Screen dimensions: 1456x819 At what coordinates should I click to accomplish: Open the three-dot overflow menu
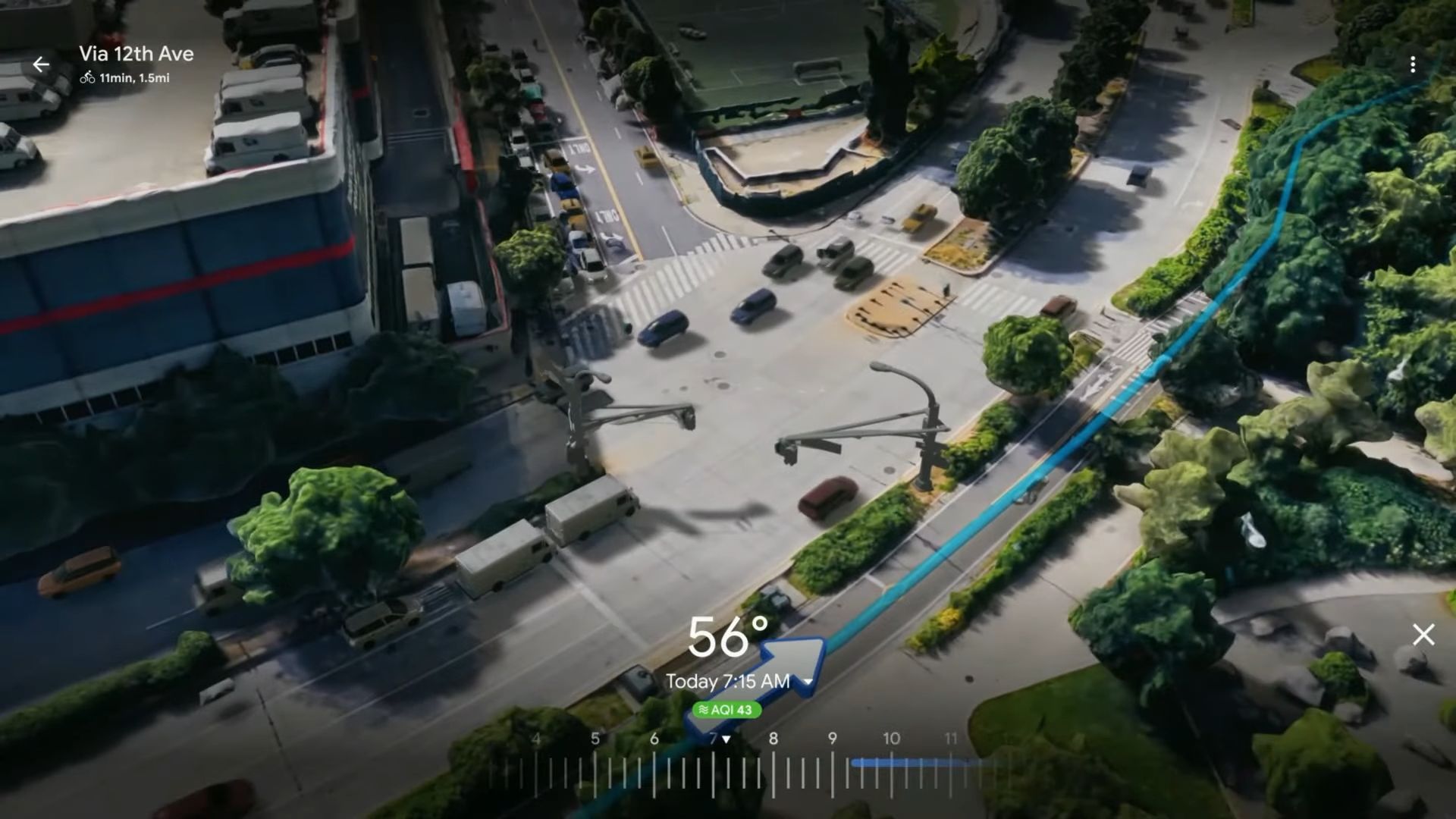tap(1413, 64)
